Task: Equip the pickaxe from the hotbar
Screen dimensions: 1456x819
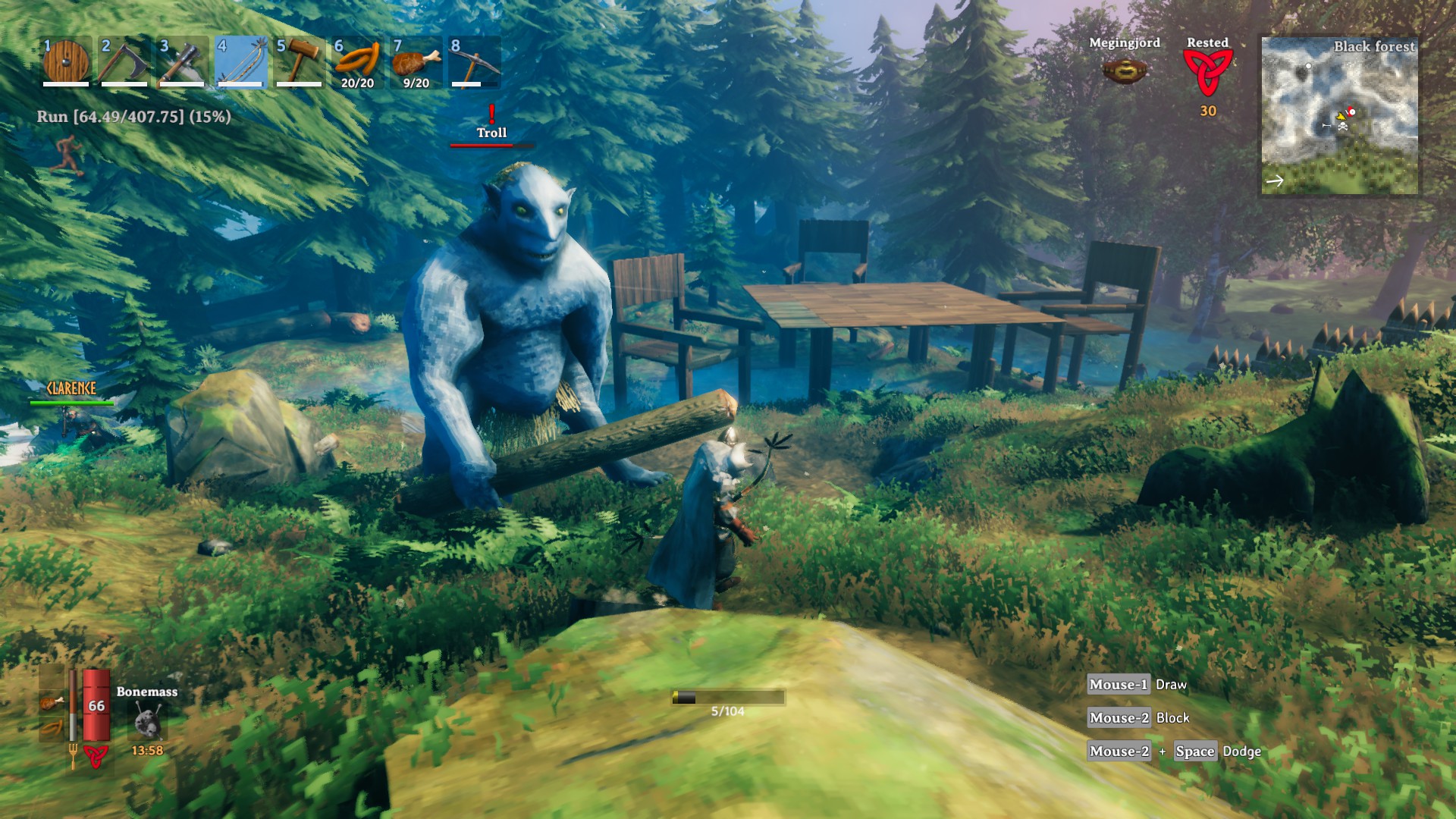Action: click(x=474, y=62)
